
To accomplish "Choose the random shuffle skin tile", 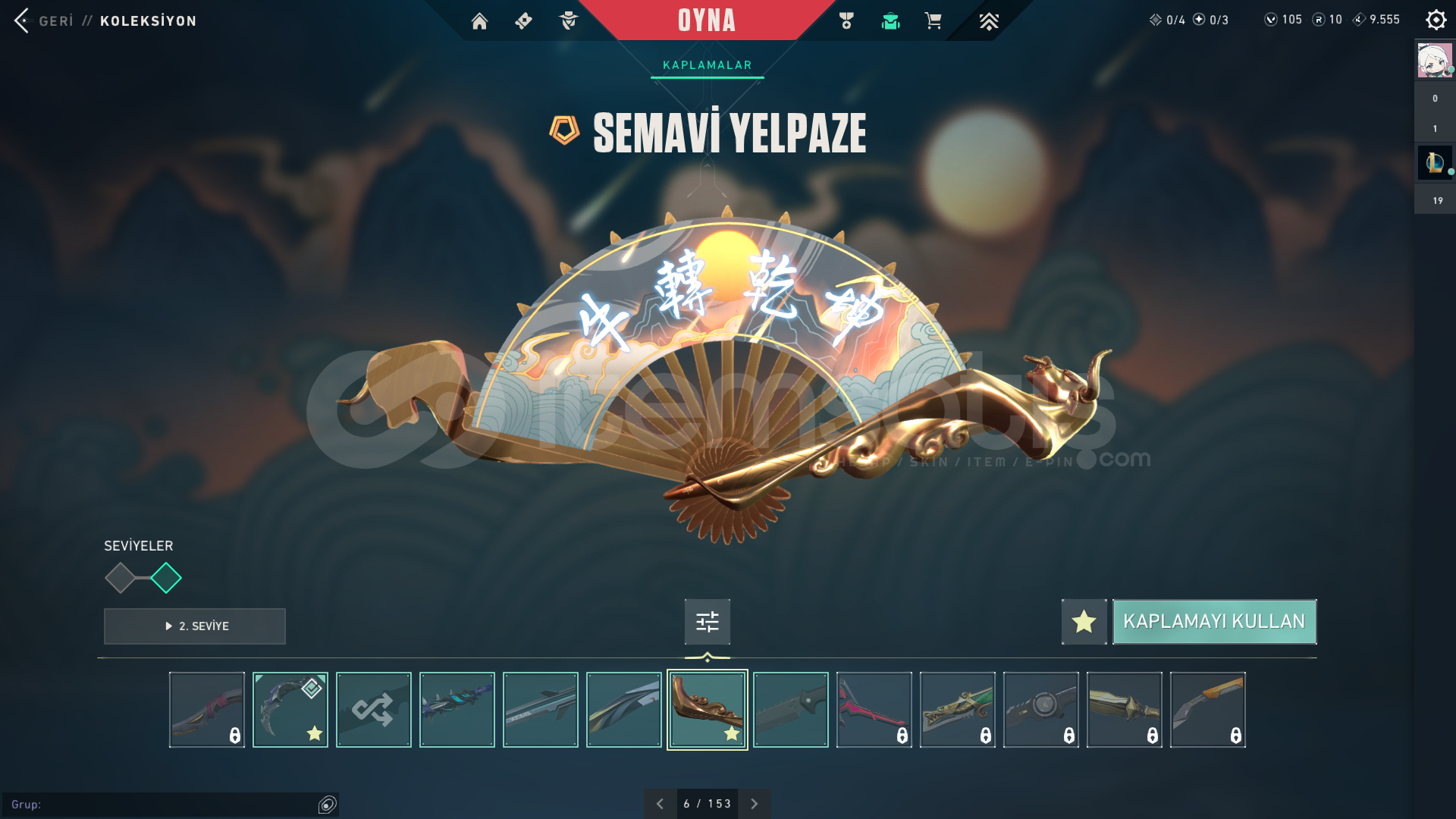I will click(373, 710).
